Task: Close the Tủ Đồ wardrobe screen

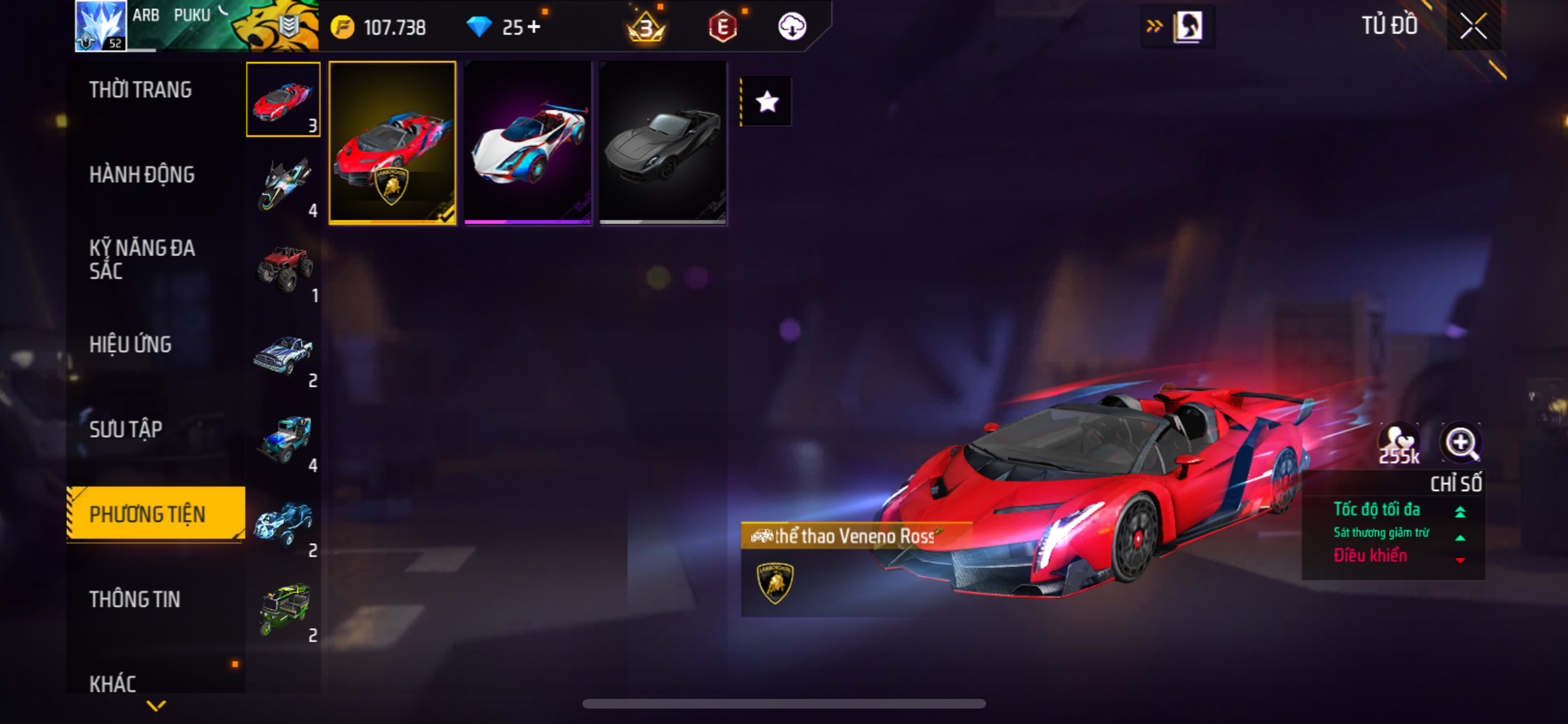Action: click(x=1473, y=26)
